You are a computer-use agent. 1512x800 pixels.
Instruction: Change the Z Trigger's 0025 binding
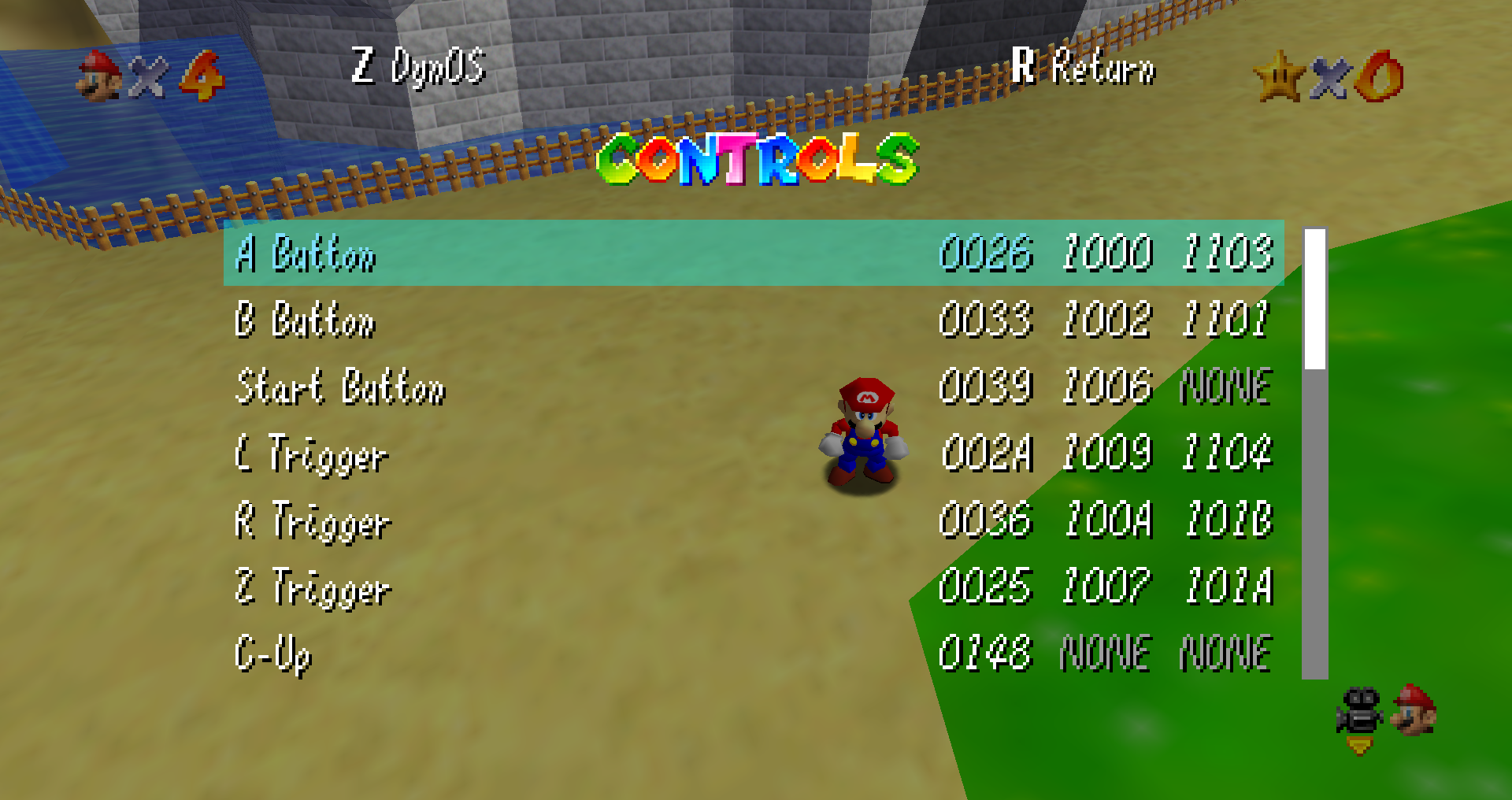[x=985, y=587]
